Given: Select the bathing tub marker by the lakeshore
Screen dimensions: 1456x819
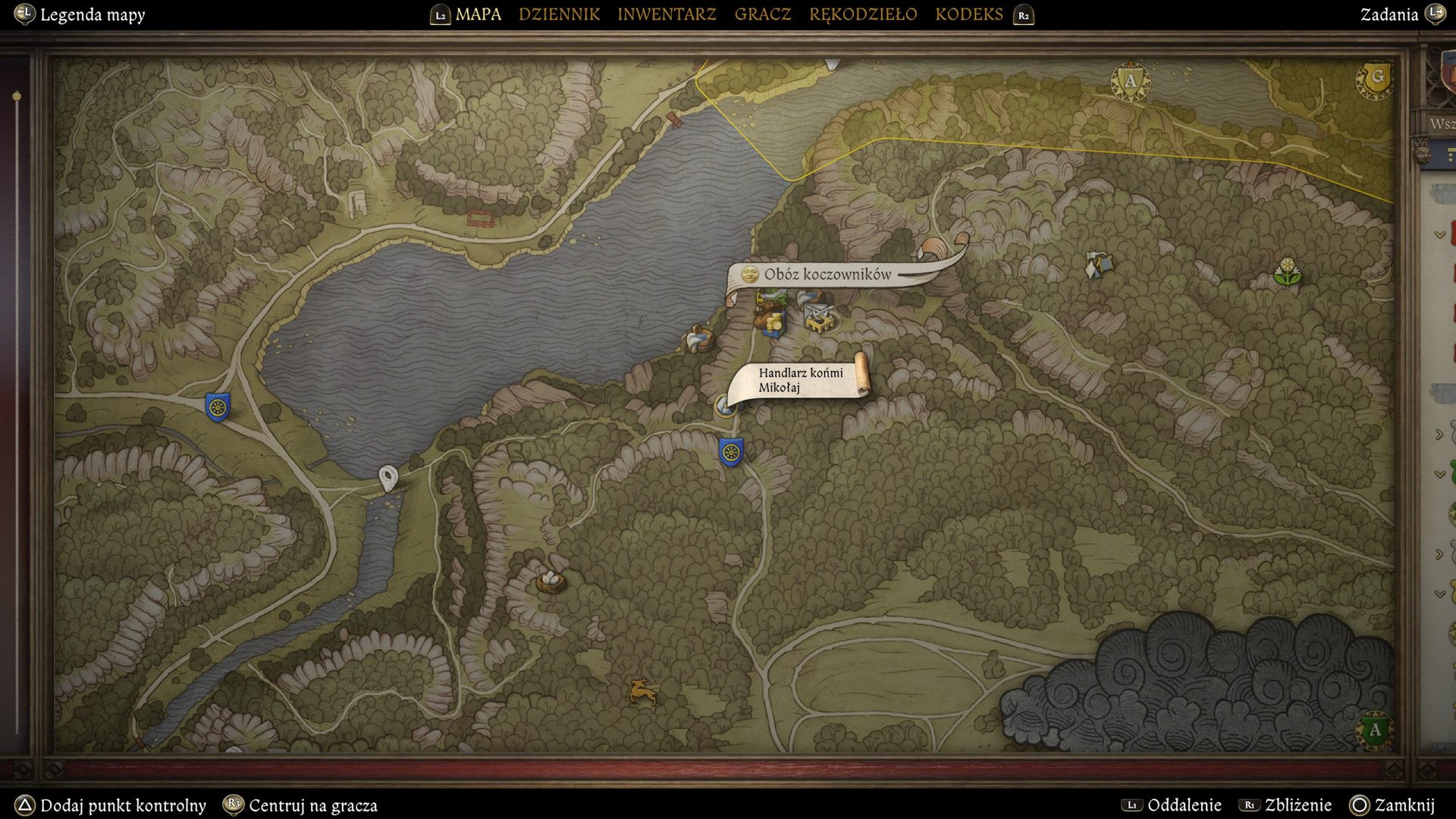Looking at the screenshot, I should point(700,338).
